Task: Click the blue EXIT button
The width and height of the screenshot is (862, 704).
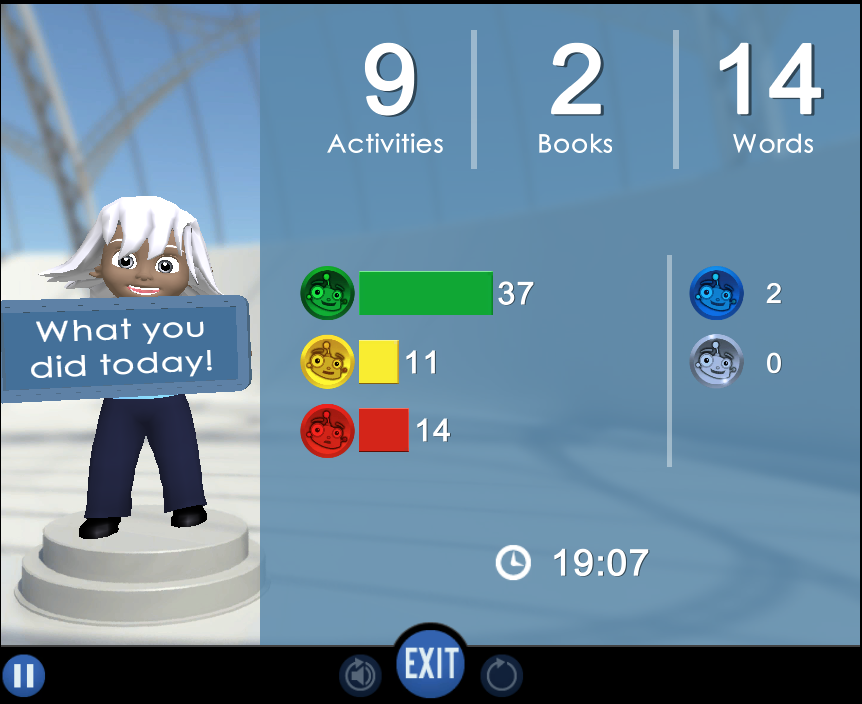Action: tap(431, 663)
